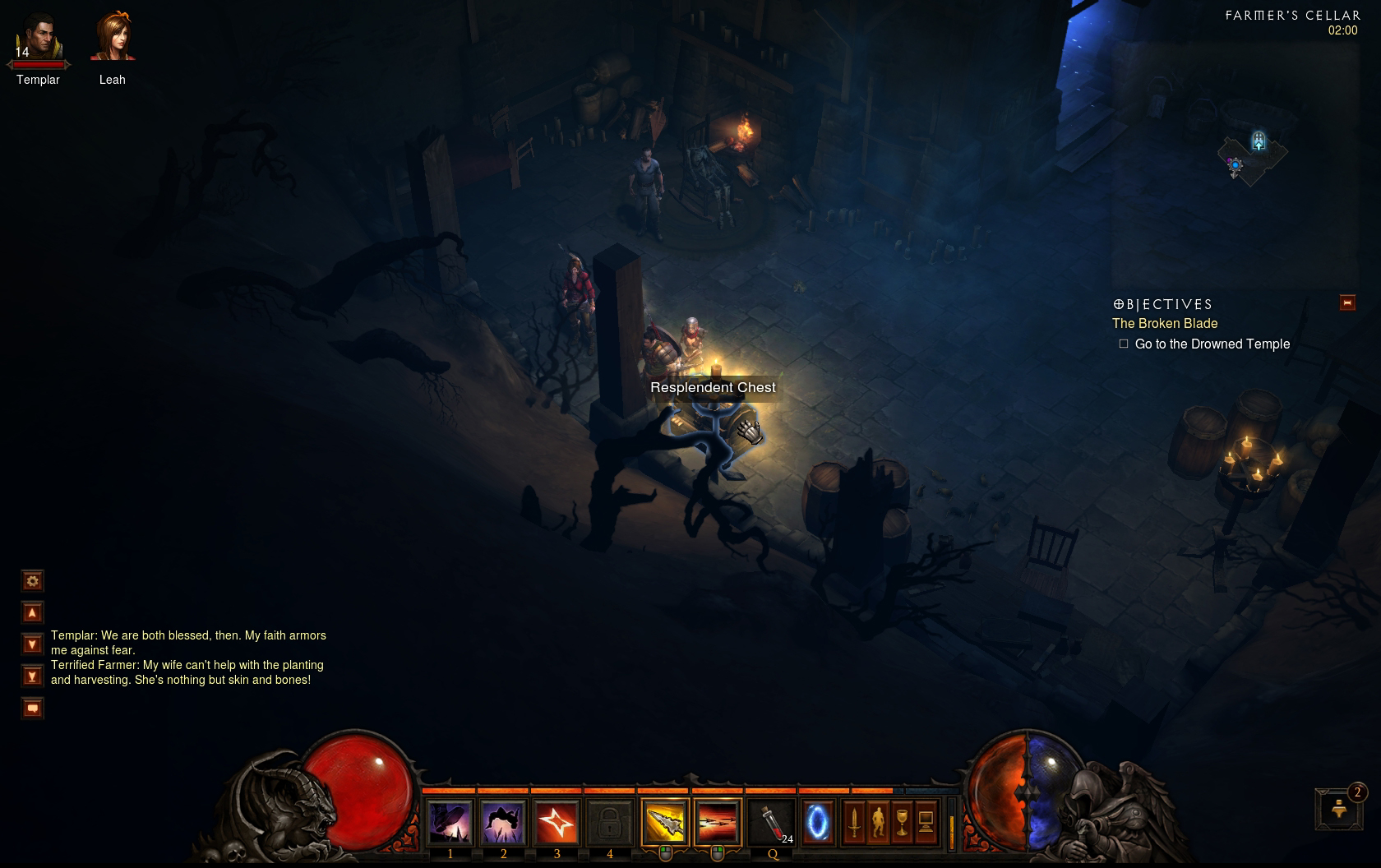
Task: Open the skills menu sword icon
Action: coord(854,822)
